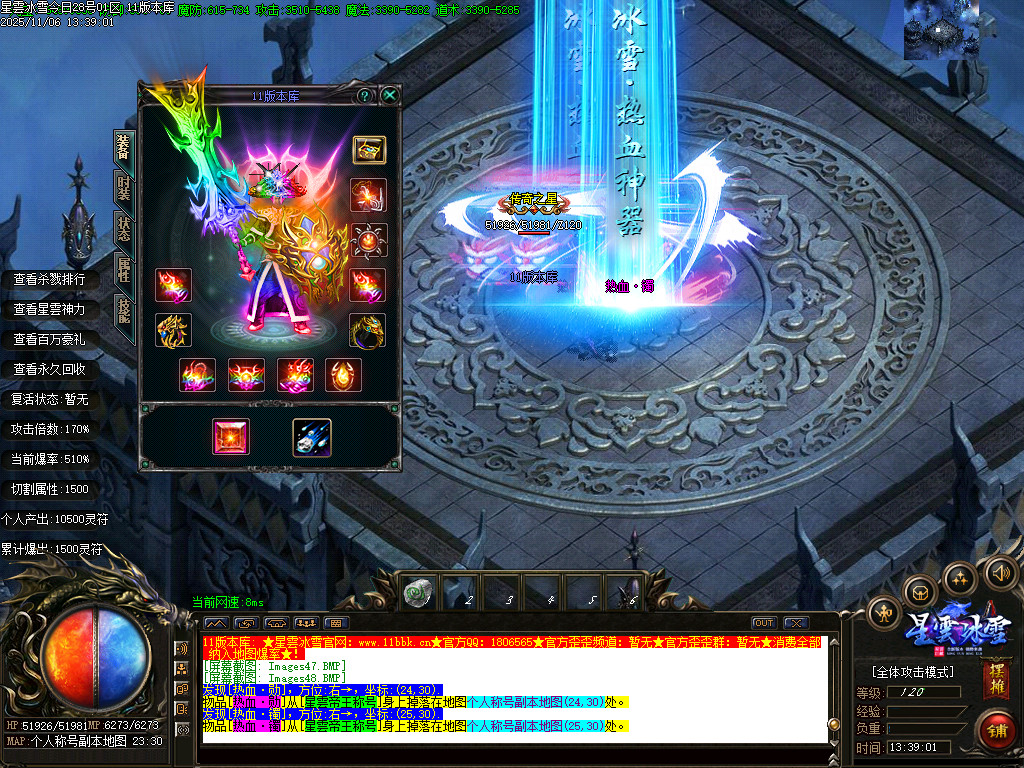Select the red gem box slot
The image size is (1024, 768).
pyautogui.click(x=231, y=437)
